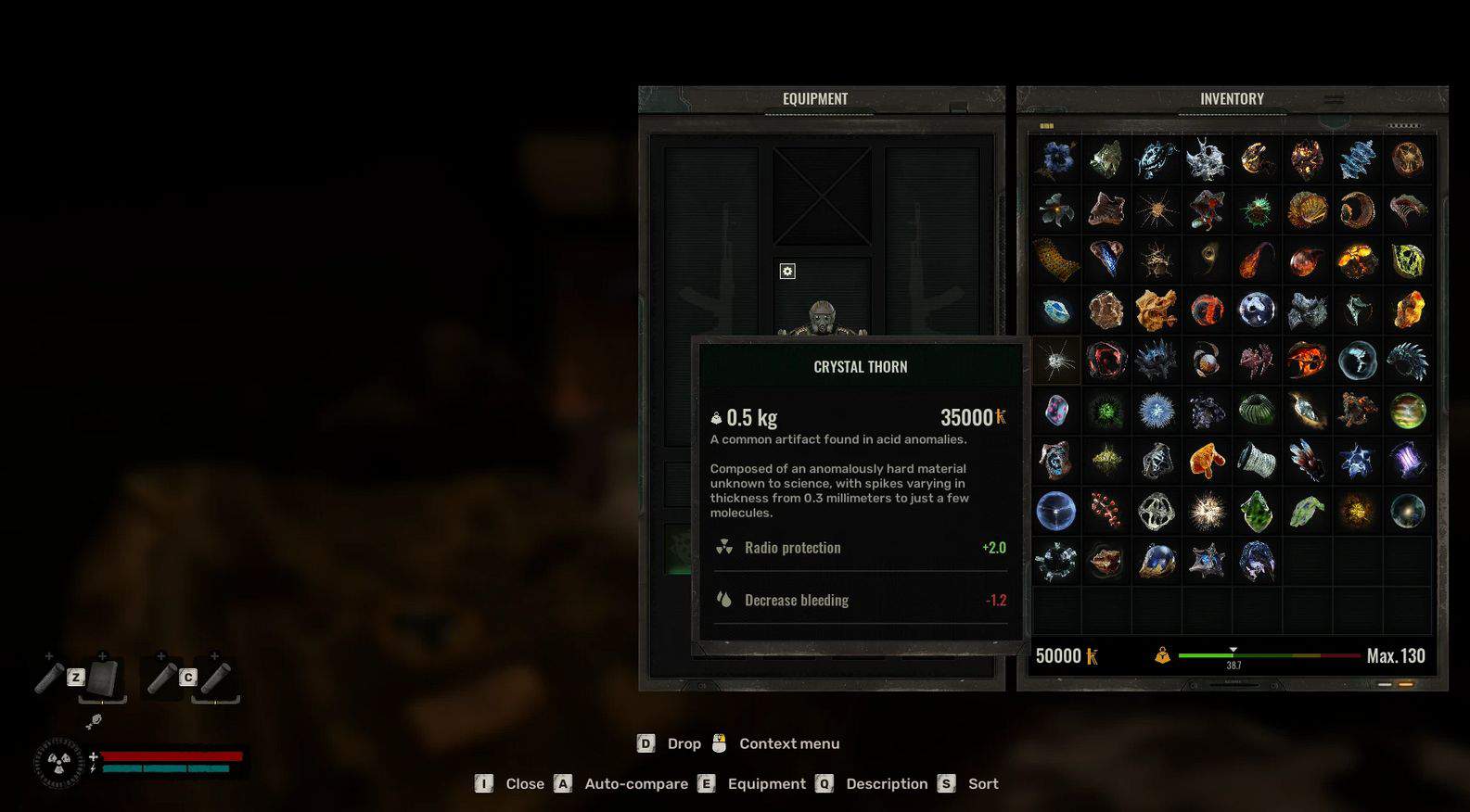
Task: Click the gear icon in the equipment panel
Action: (787, 271)
